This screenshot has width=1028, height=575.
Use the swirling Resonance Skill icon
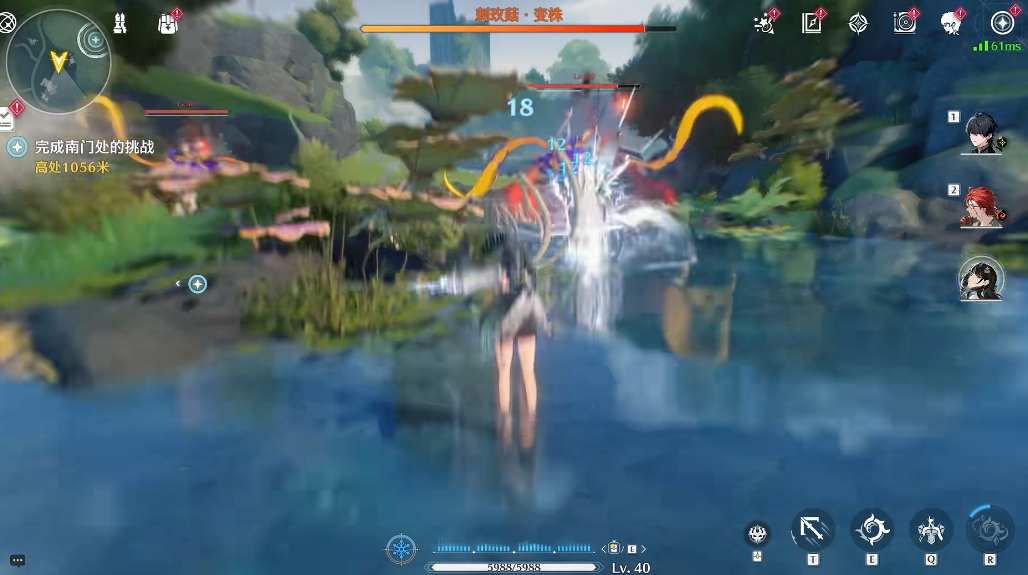[x=871, y=530]
